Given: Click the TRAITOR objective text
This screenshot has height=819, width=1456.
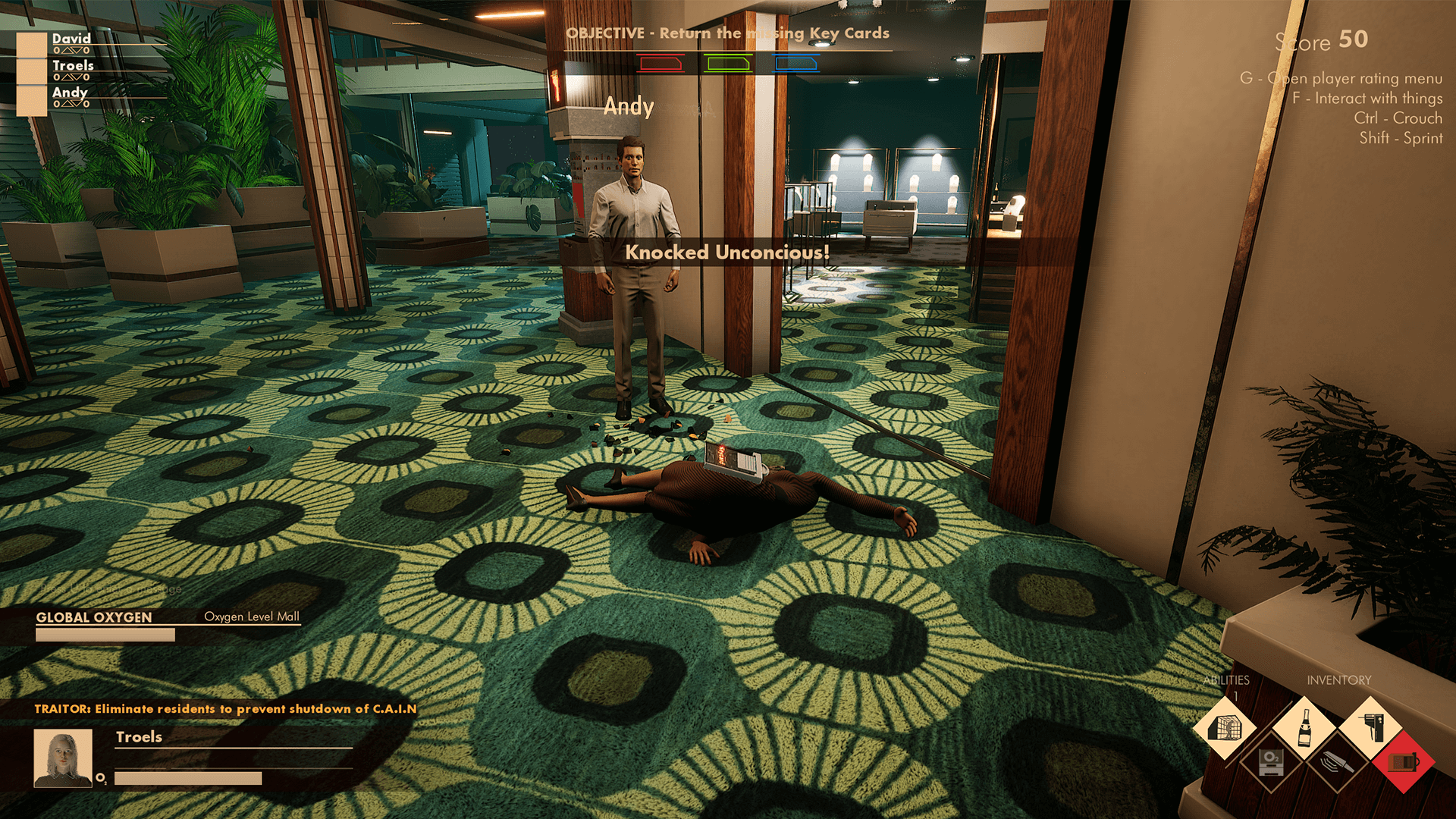Looking at the screenshot, I should point(224,709).
